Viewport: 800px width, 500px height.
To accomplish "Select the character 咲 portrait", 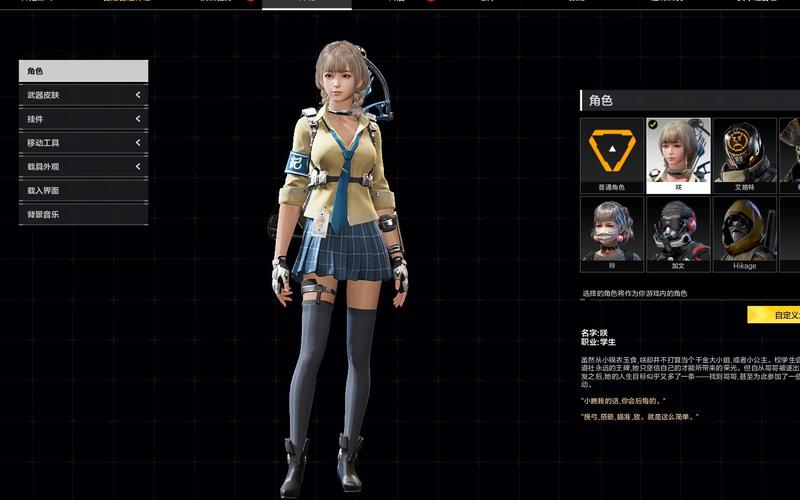I will [x=678, y=154].
